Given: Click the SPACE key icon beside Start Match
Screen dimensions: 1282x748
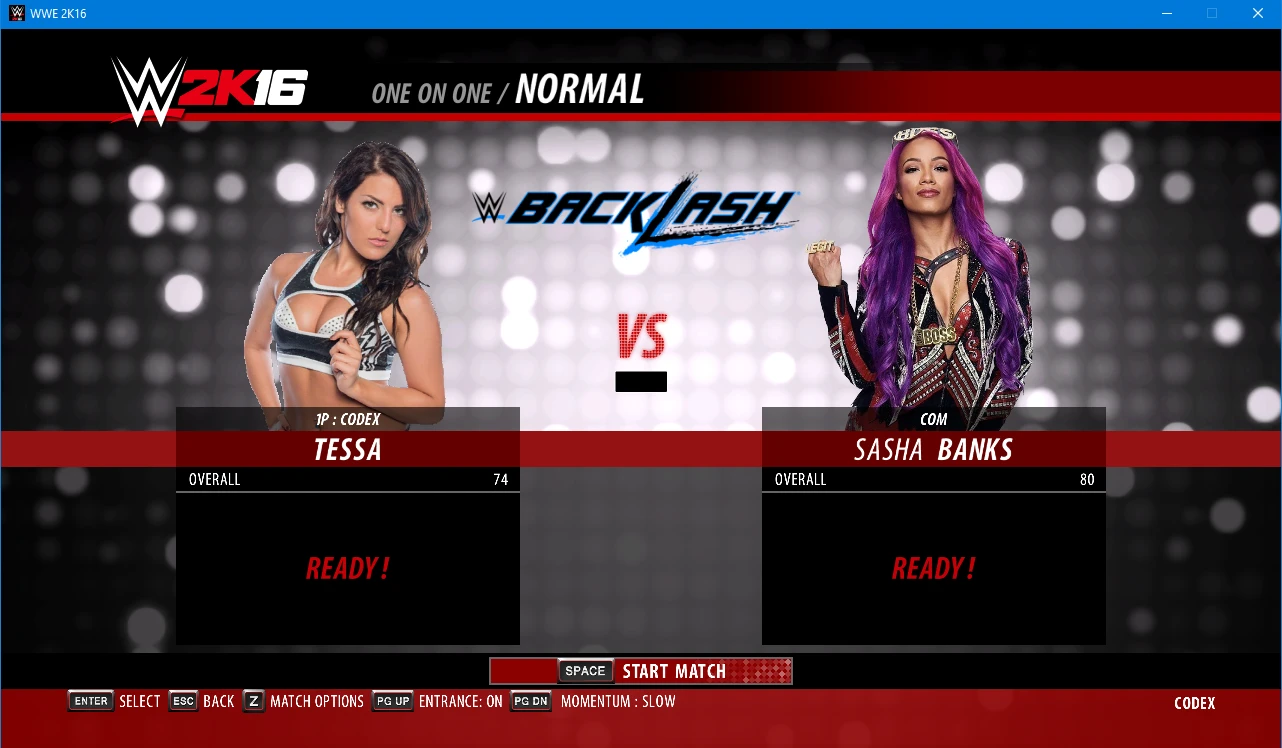Looking at the screenshot, I should [x=585, y=671].
